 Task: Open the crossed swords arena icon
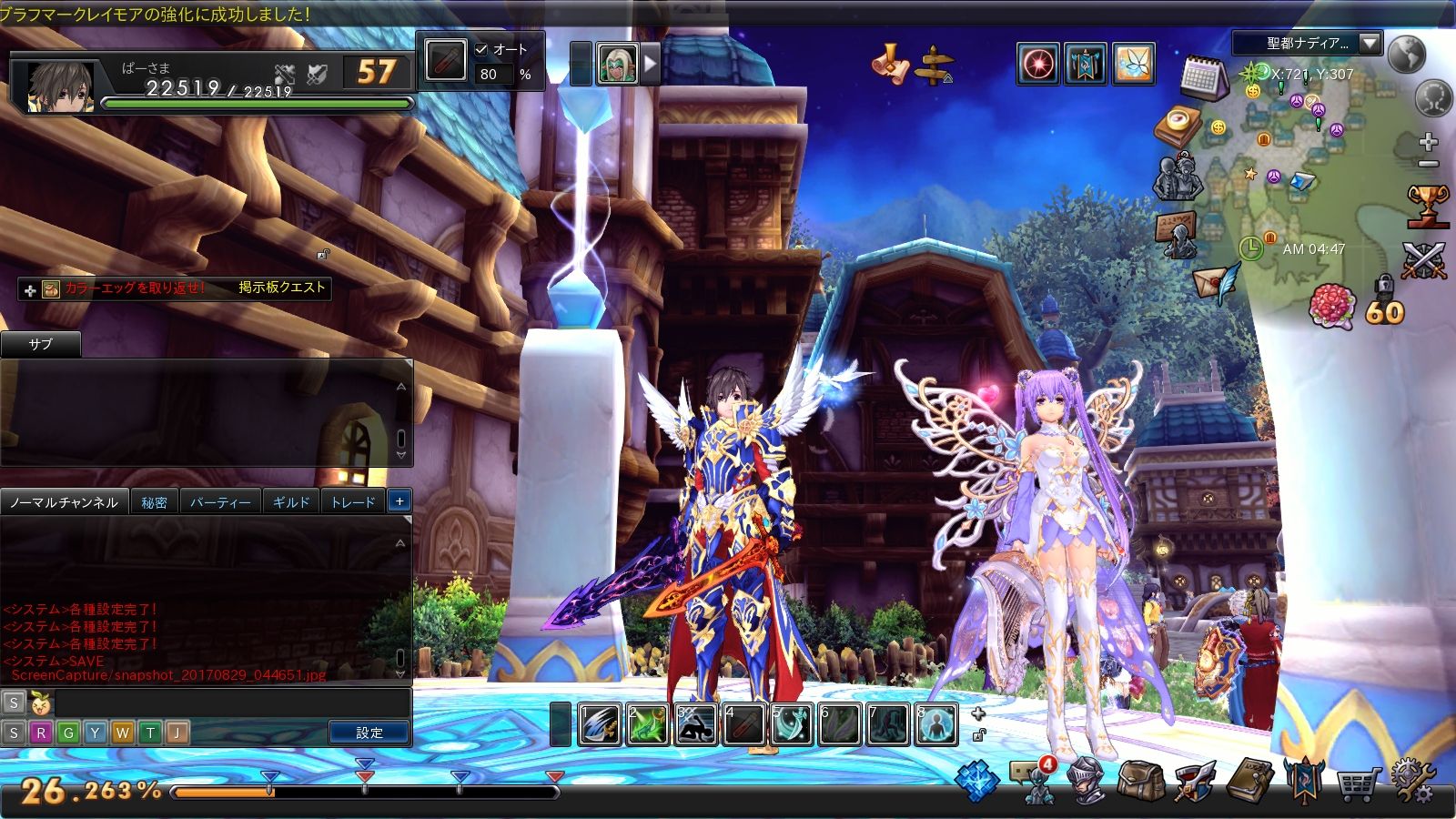(x=1424, y=261)
